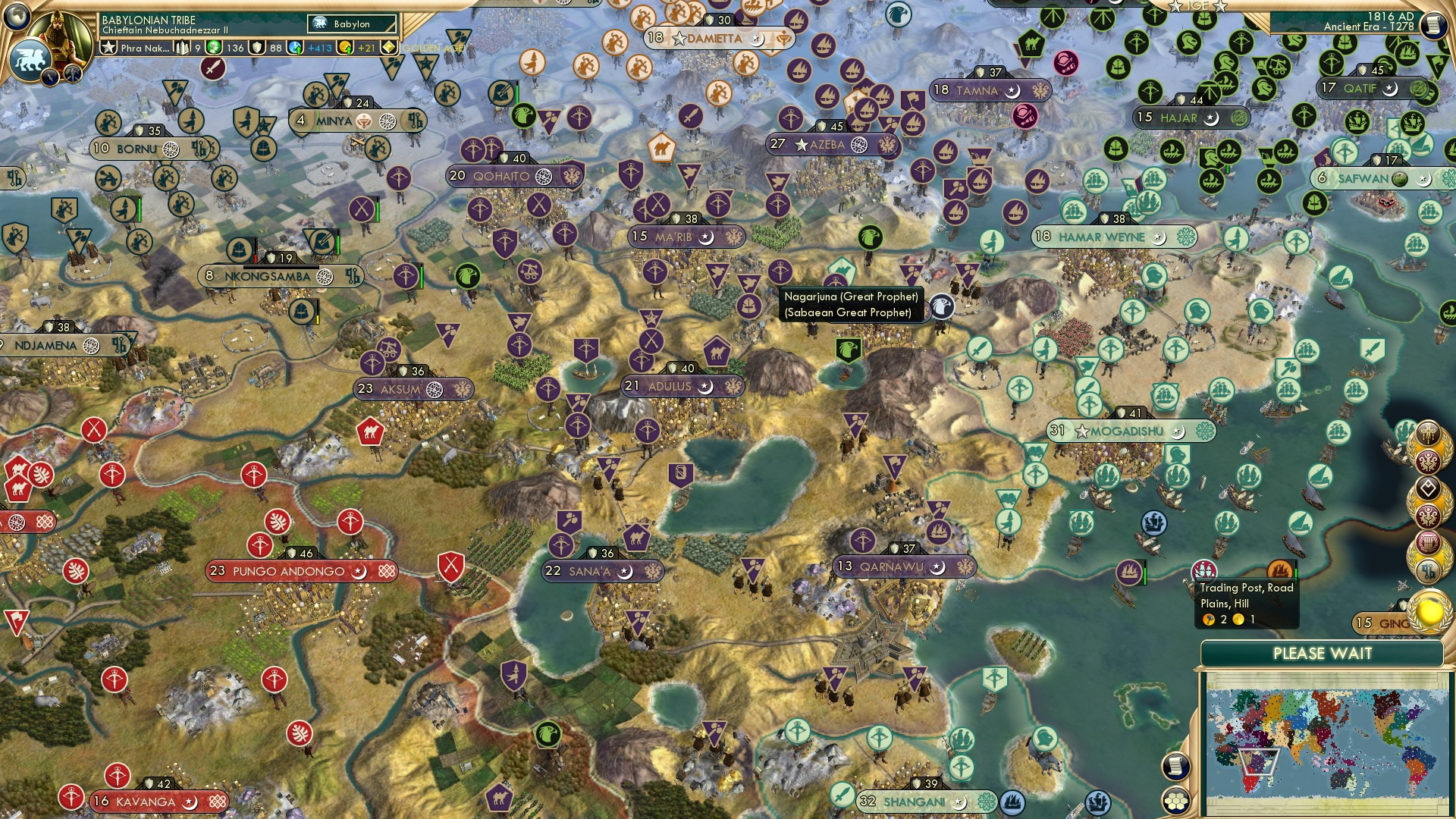Screen dimensions: 1456x819
Task: Select the faith icon next to +413
Action: tap(293, 47)
